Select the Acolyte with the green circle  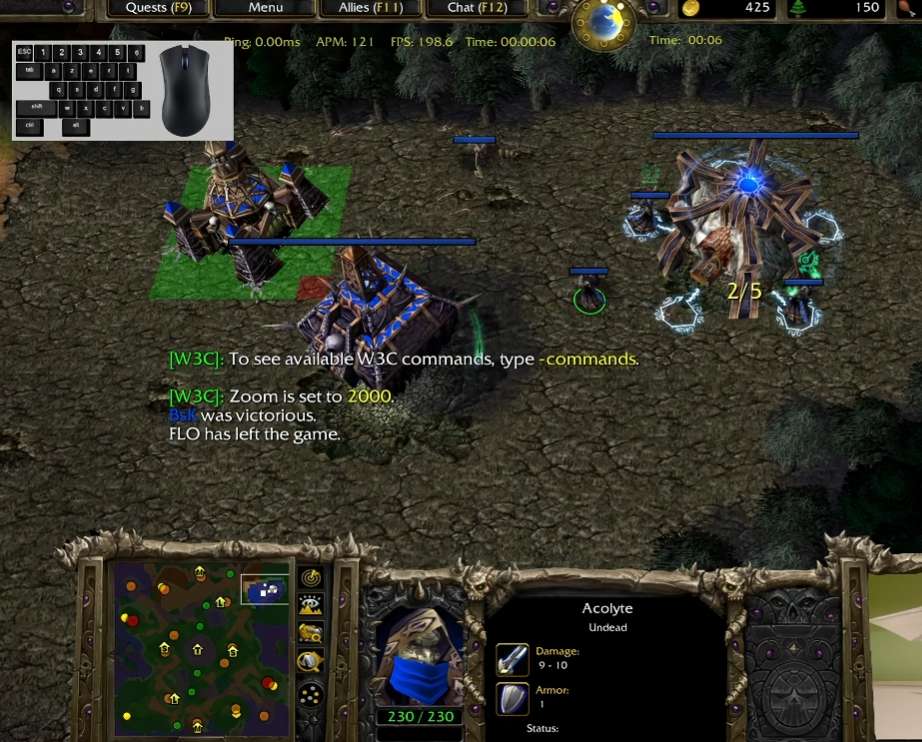[590, 297]
